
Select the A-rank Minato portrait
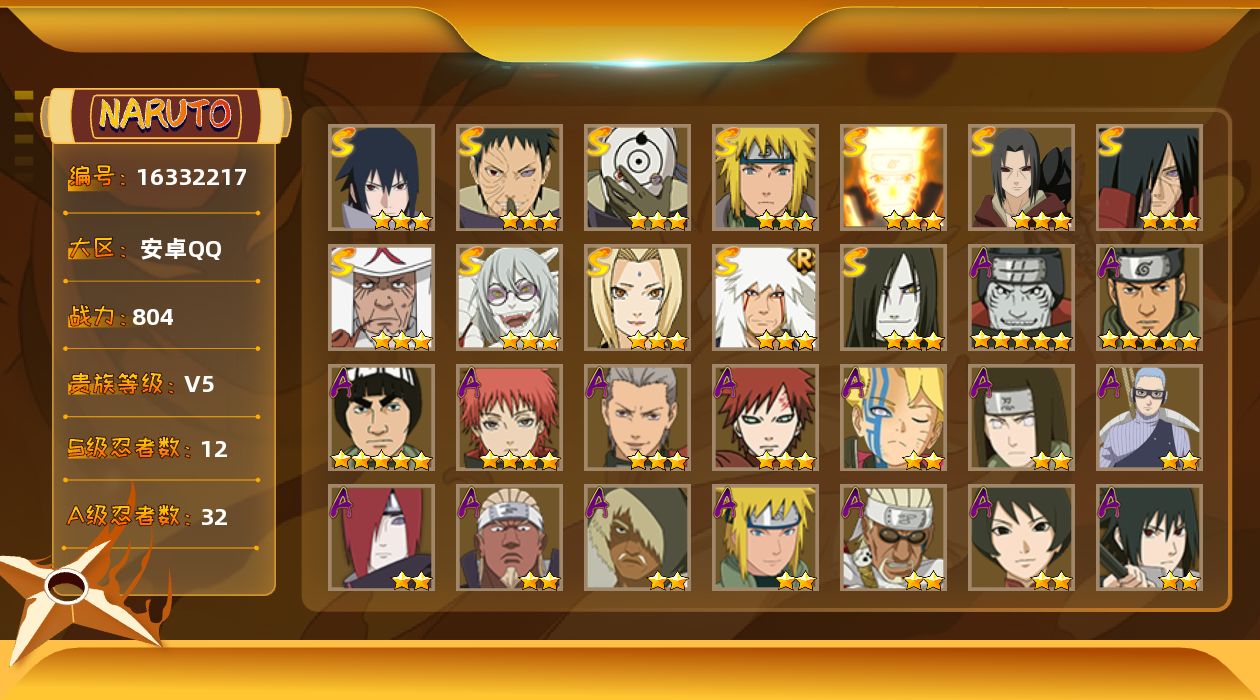click(x=765, y=537)
